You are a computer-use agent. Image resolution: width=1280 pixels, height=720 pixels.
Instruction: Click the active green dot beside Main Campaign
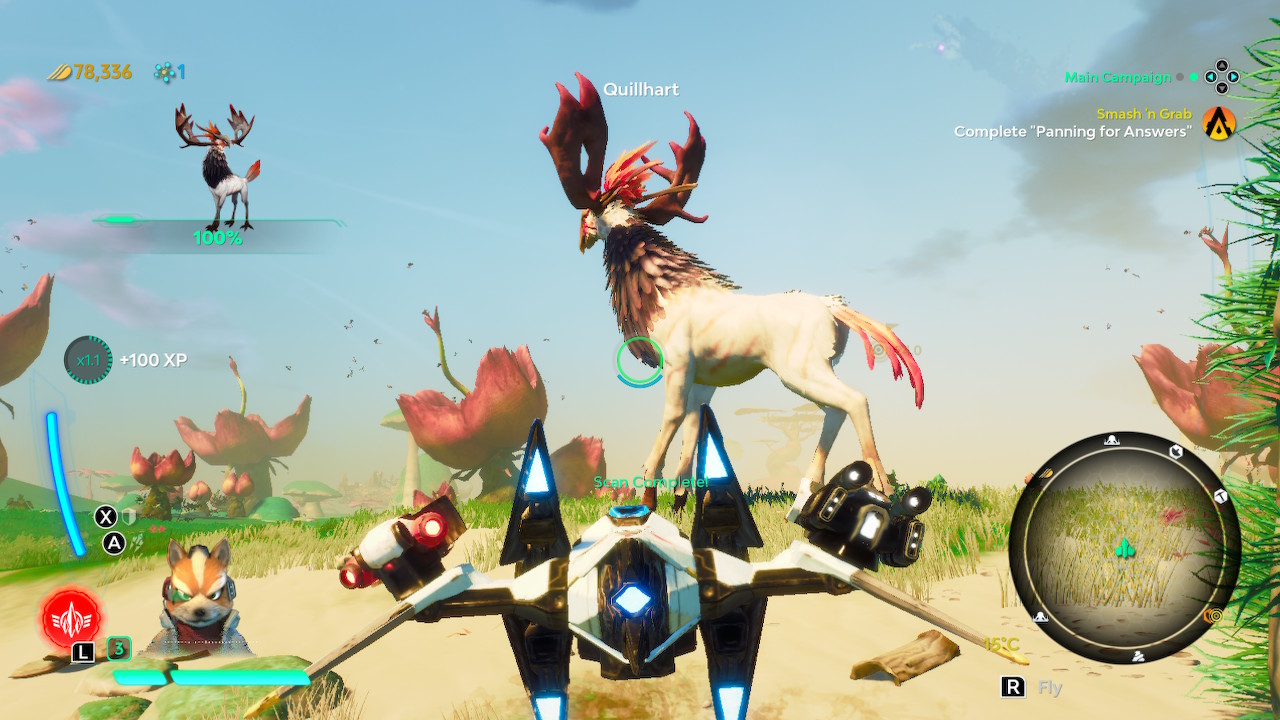1193,77
